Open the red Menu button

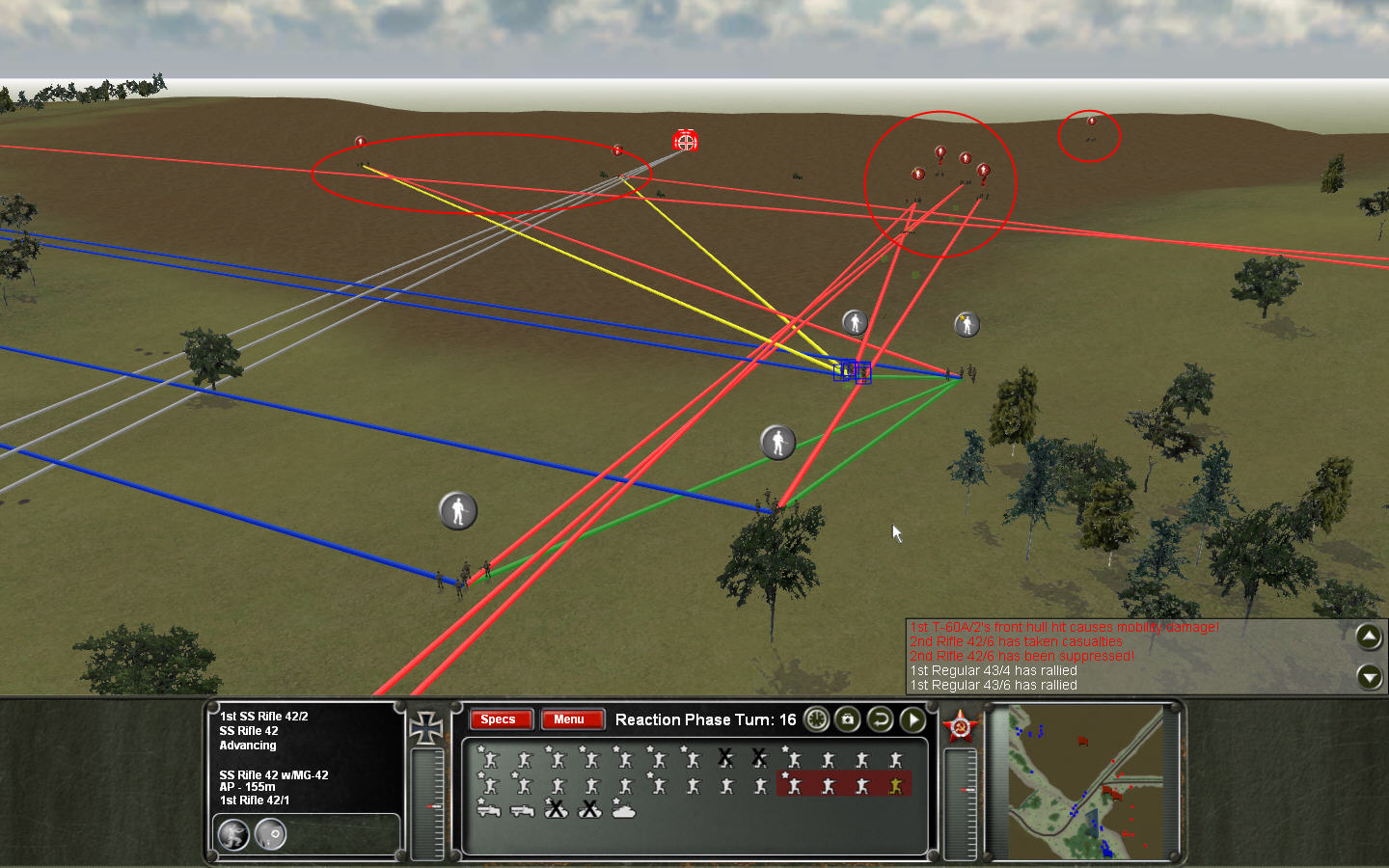tap(569, 719)
